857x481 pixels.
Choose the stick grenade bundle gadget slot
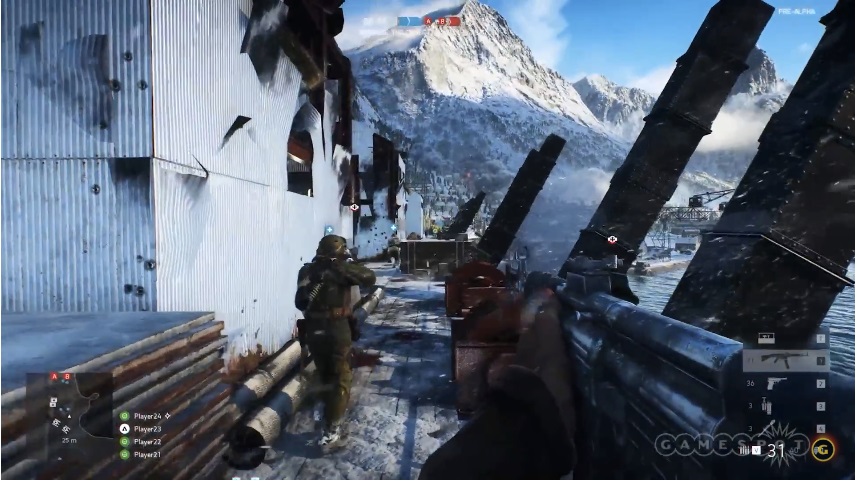tap(768, 405)
